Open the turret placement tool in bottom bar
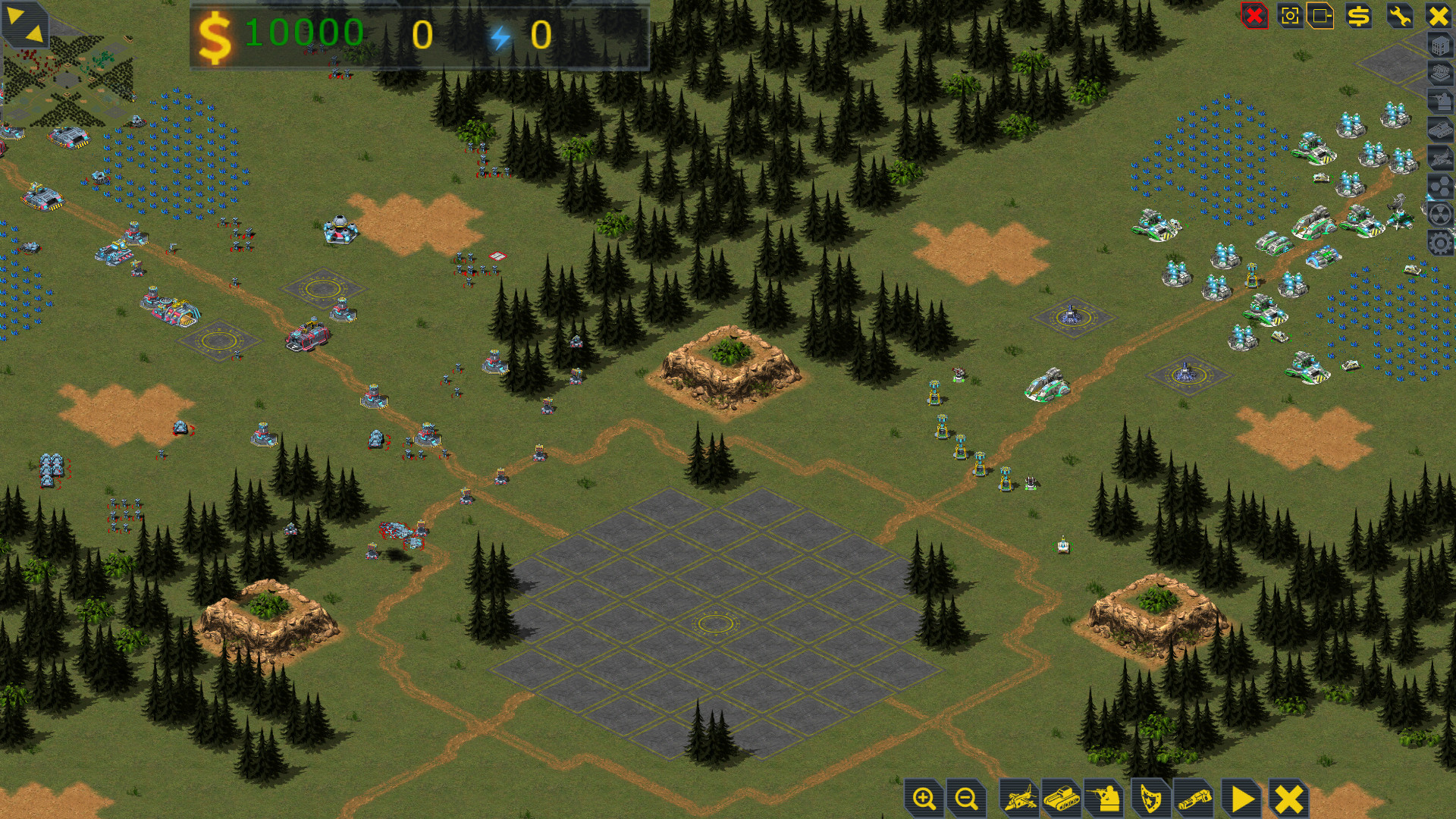 [1106, 798]
